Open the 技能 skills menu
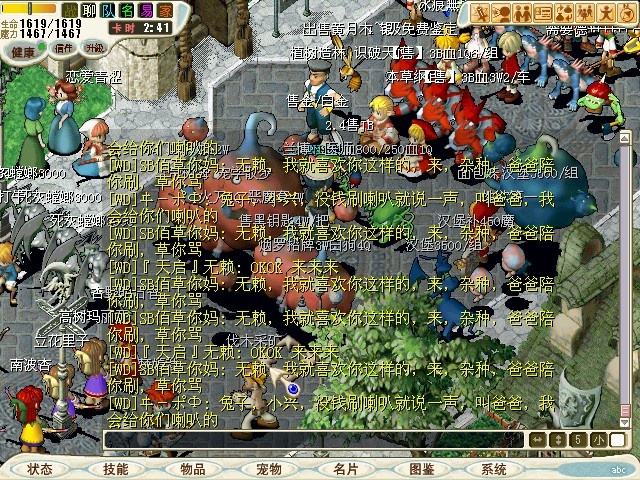640x480 pixels. pos(116,468)
